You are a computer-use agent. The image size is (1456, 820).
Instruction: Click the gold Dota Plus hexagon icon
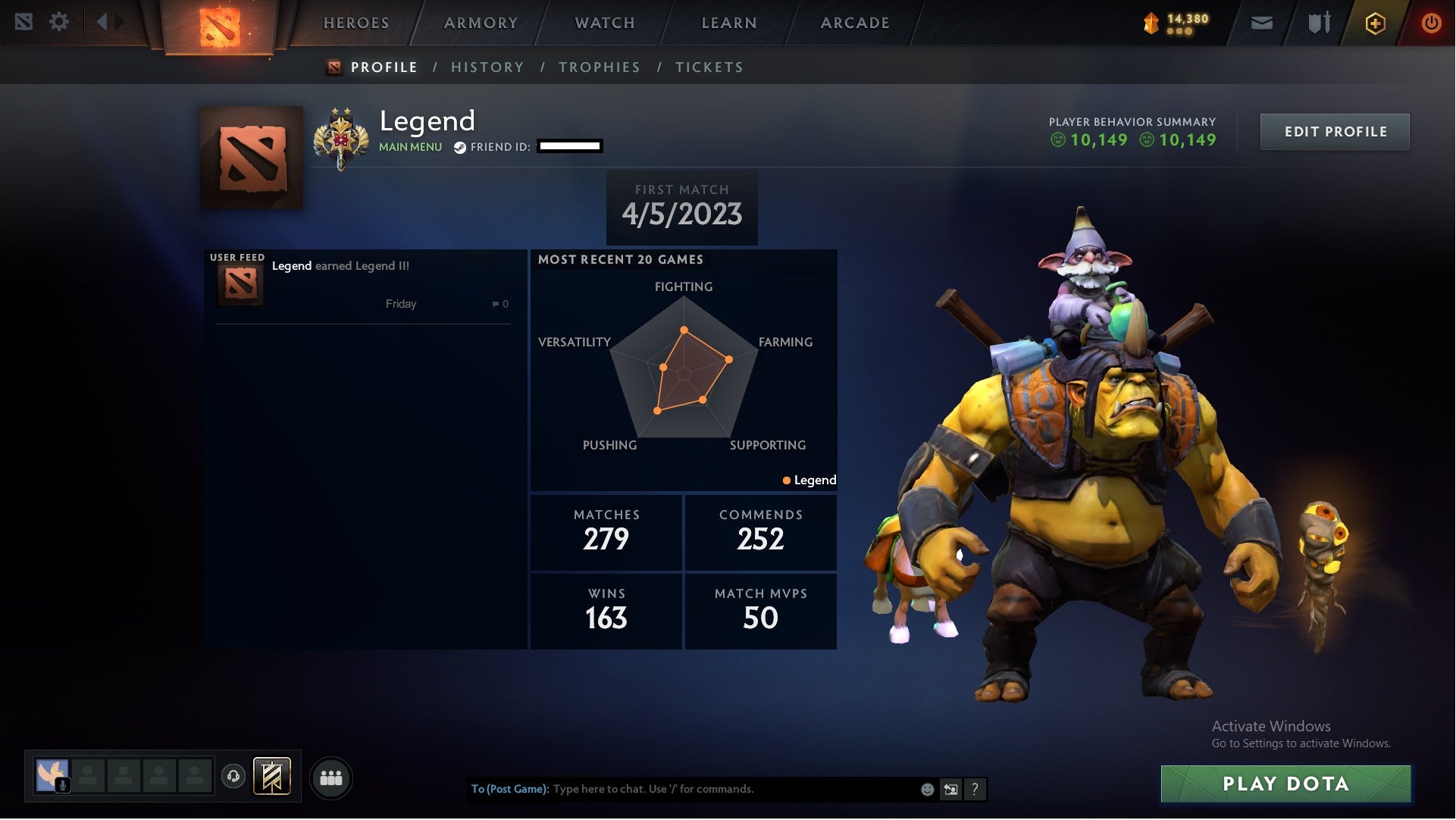tap(1374, 23)
